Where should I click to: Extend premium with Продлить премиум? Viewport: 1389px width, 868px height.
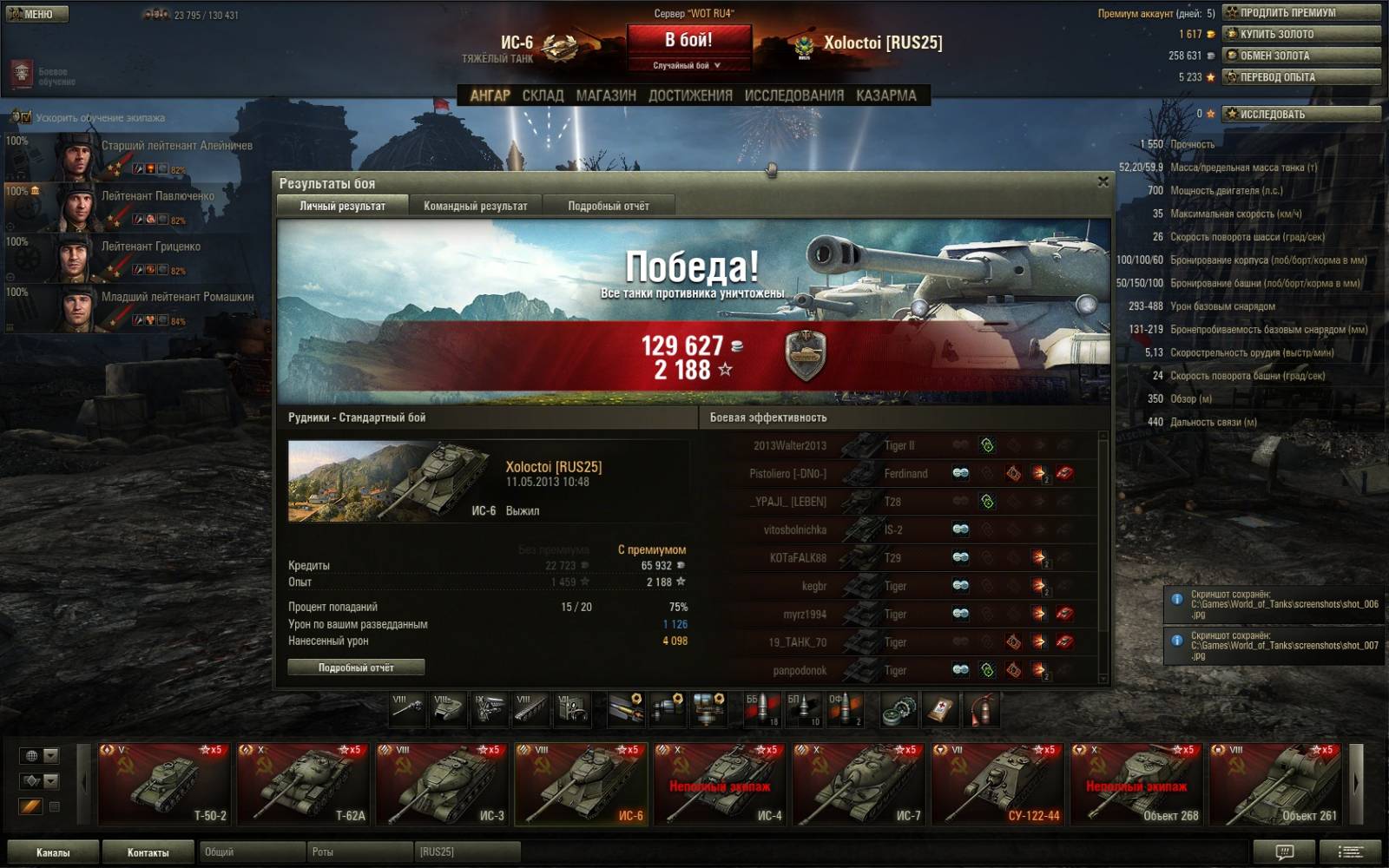(x=1300, y=13)
